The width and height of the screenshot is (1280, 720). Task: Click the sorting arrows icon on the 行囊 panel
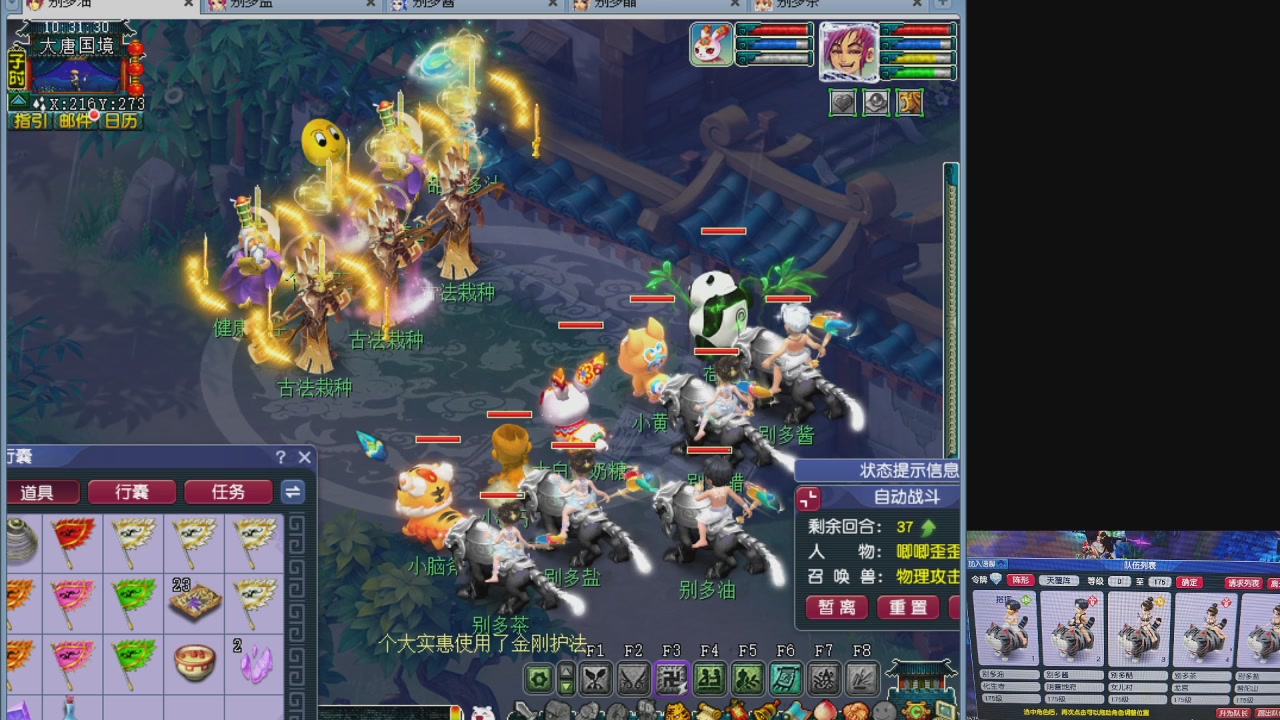pyautogui.click(x=293, y=491)
